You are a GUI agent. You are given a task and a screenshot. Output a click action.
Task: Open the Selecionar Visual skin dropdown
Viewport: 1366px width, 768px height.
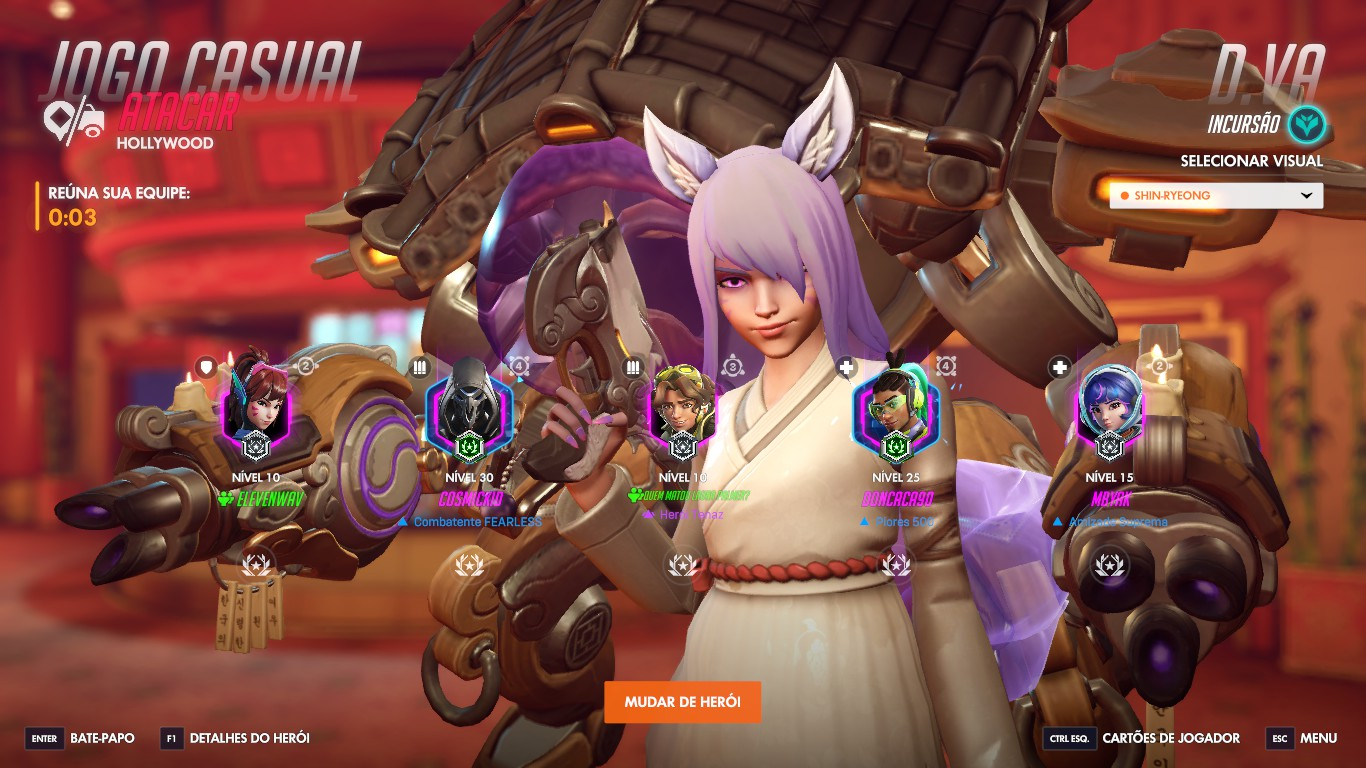coord(1216,196)
